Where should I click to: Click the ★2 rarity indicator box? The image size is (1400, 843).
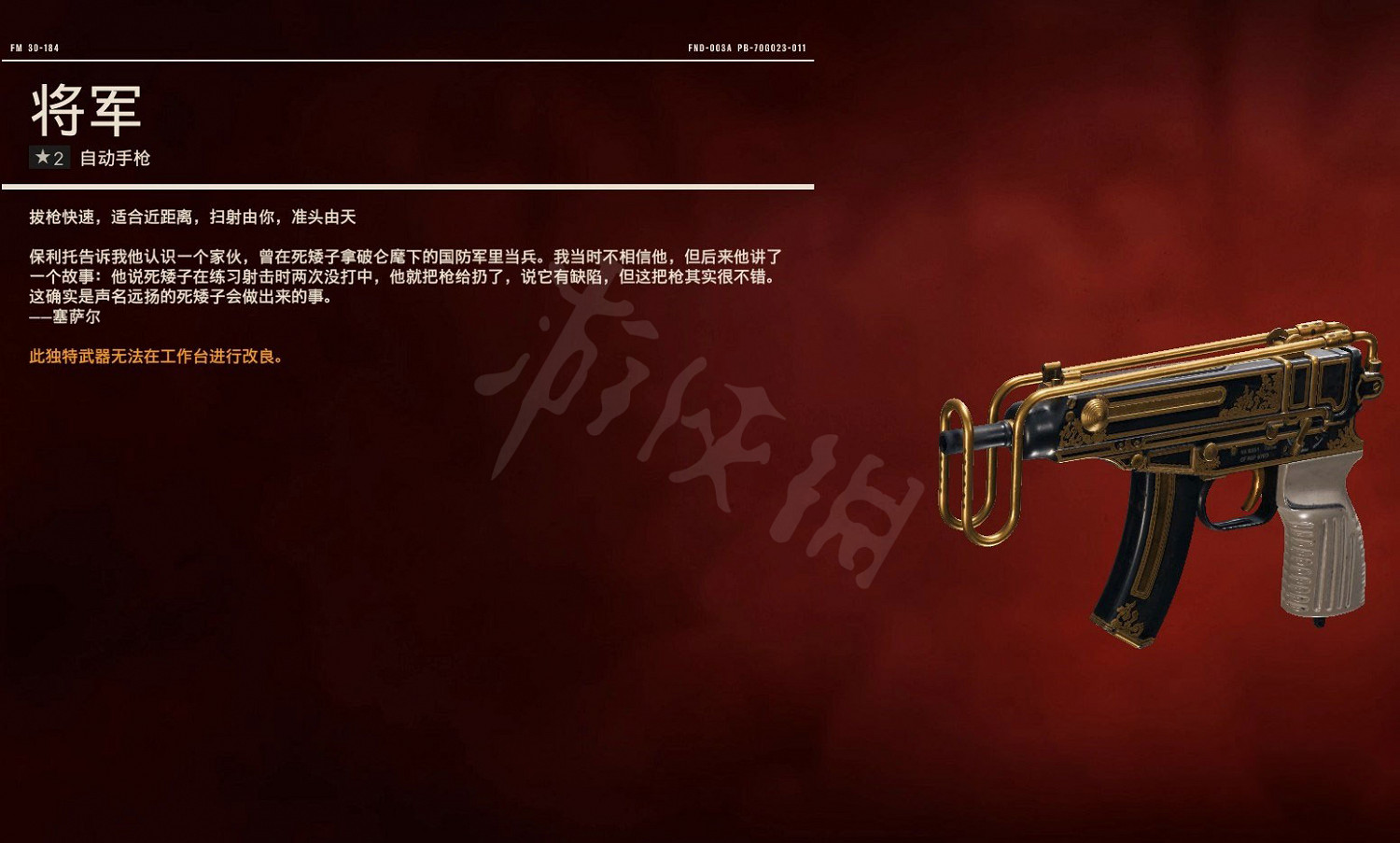(49, 158)
